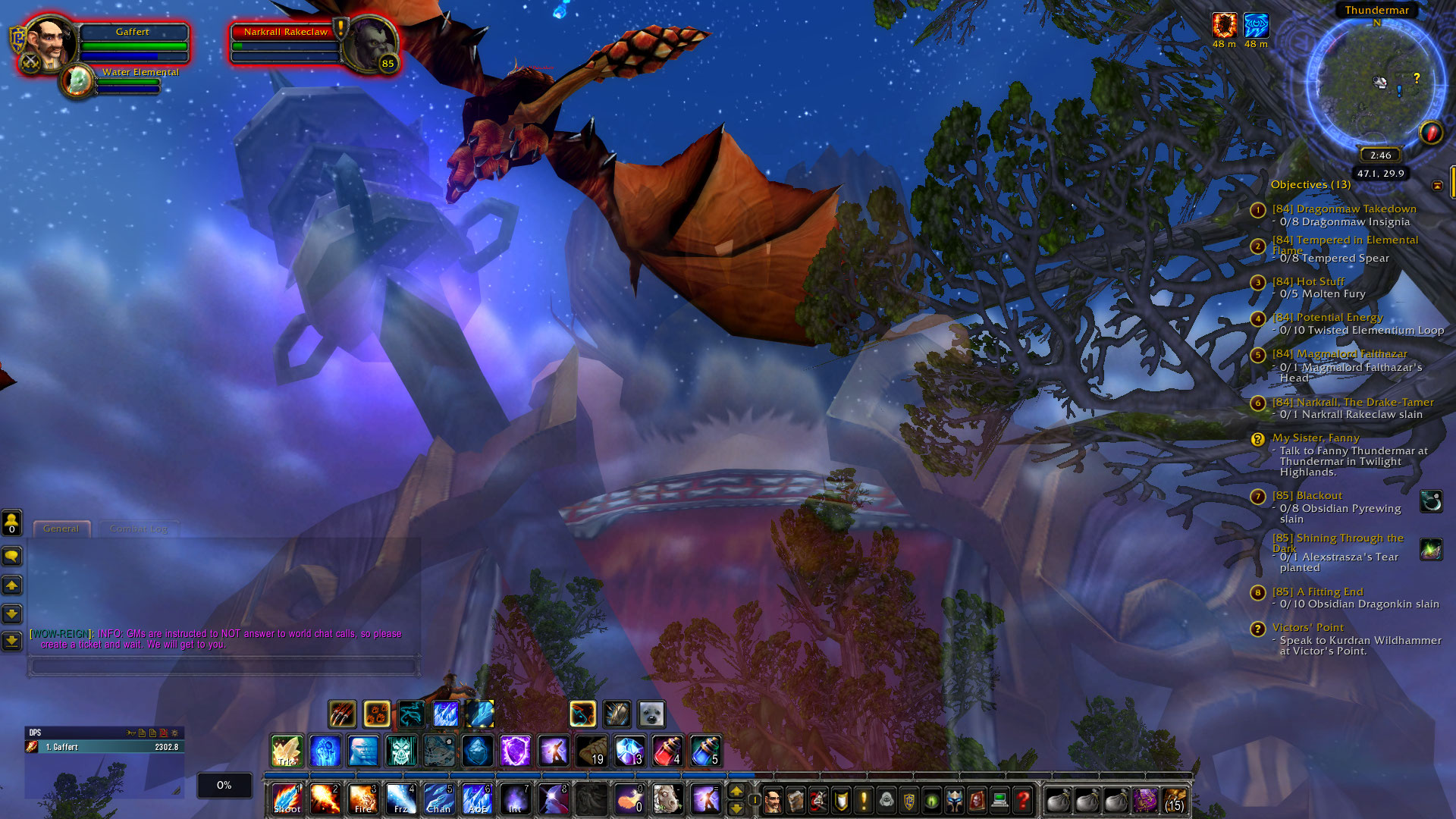Summon the pet using the seal icon
The width and height of the screenshot is (1456, 819).
coord(651,713)
